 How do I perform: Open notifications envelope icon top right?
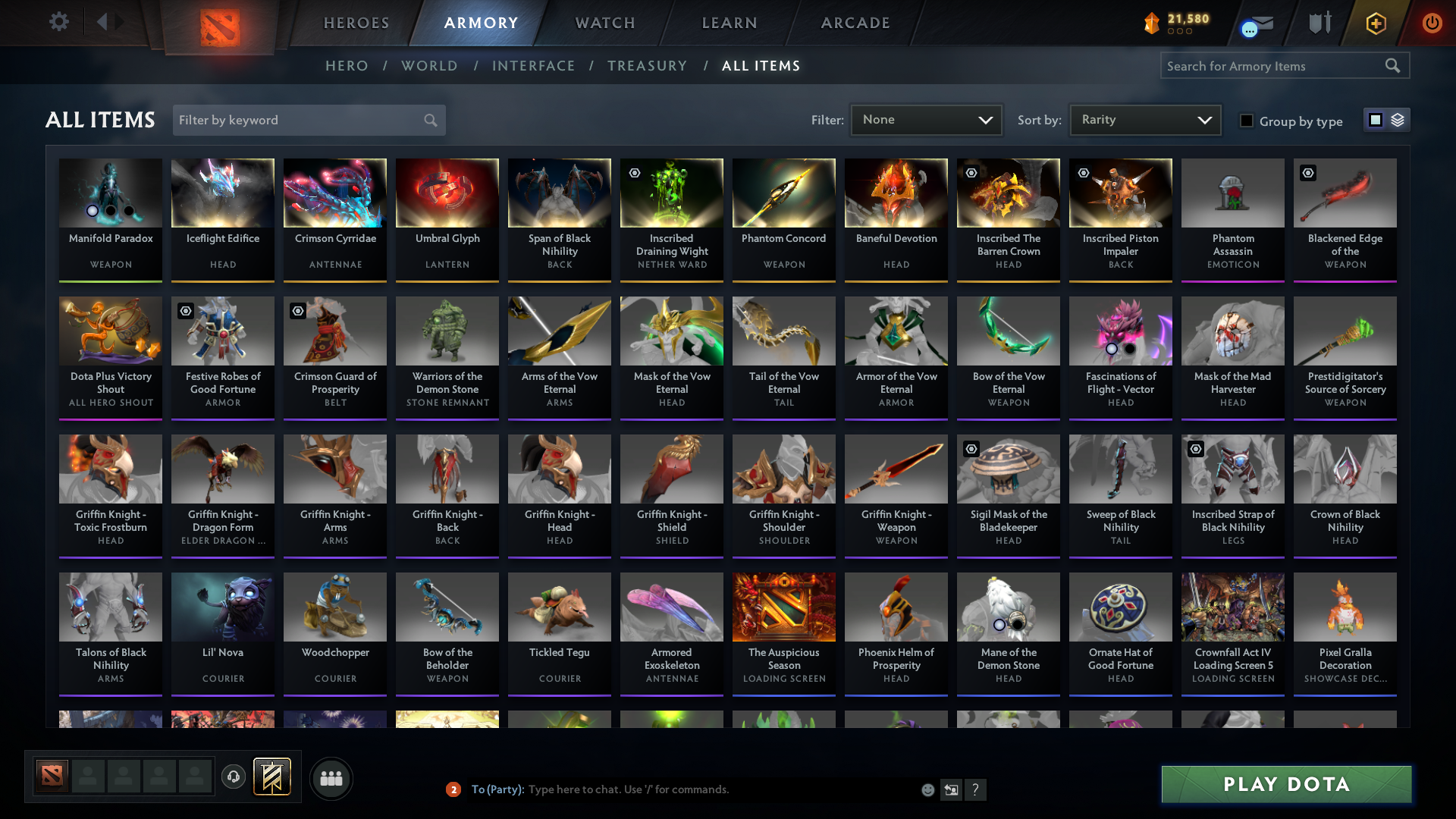tap(1260, 23)
